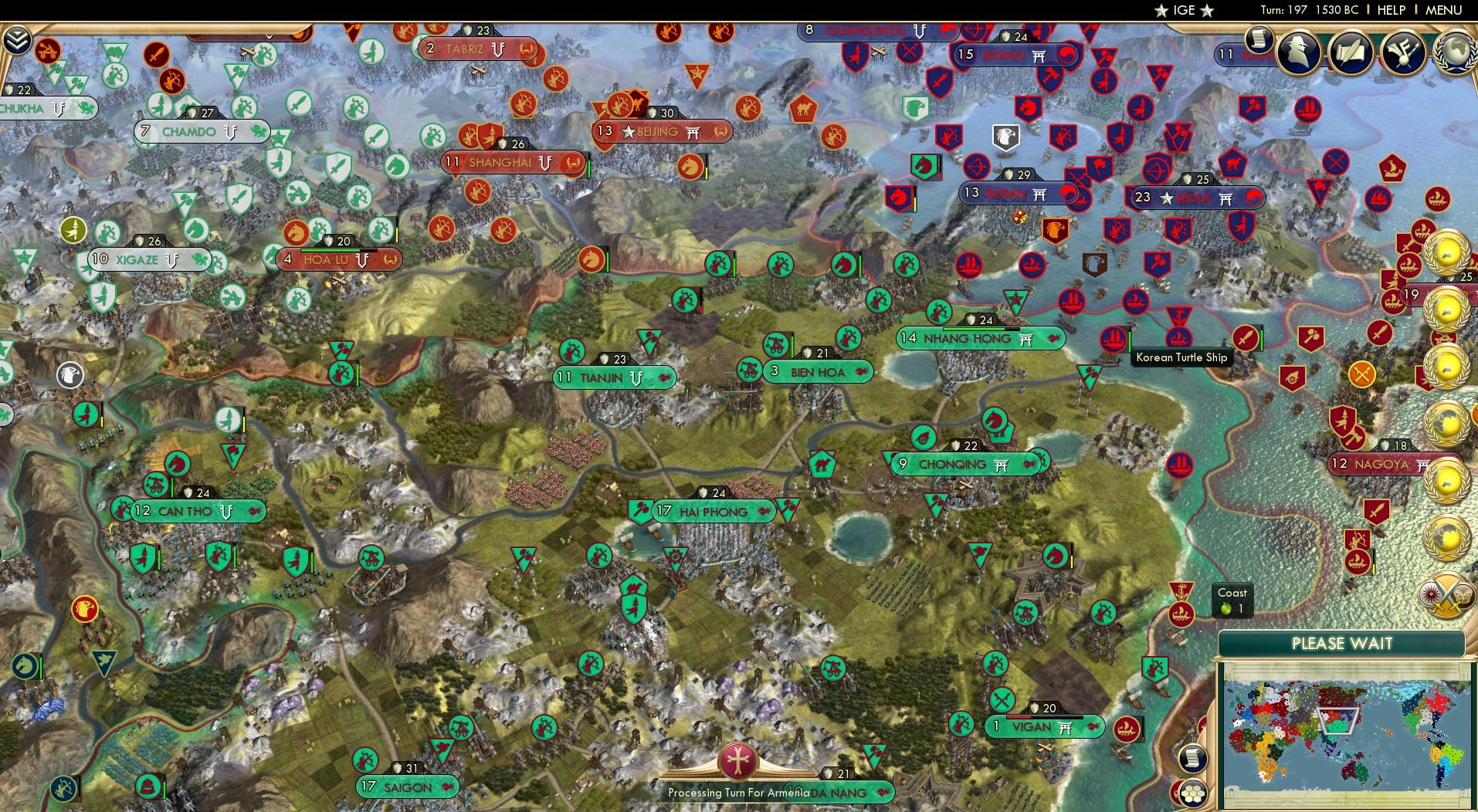Click the puppet symbol on the Shanghai banner
This screenshot has width=1478, height=812.
coord(546,164)
